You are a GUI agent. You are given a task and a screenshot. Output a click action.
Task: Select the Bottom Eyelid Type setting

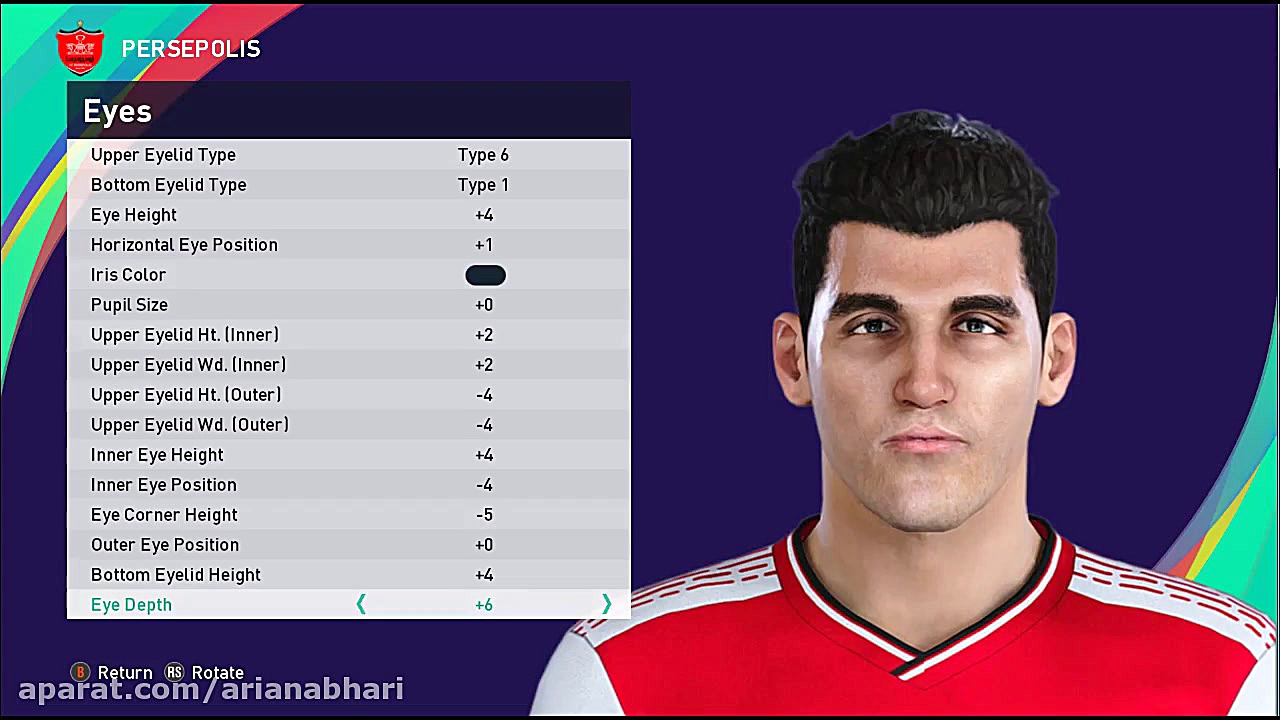(300, 185)
